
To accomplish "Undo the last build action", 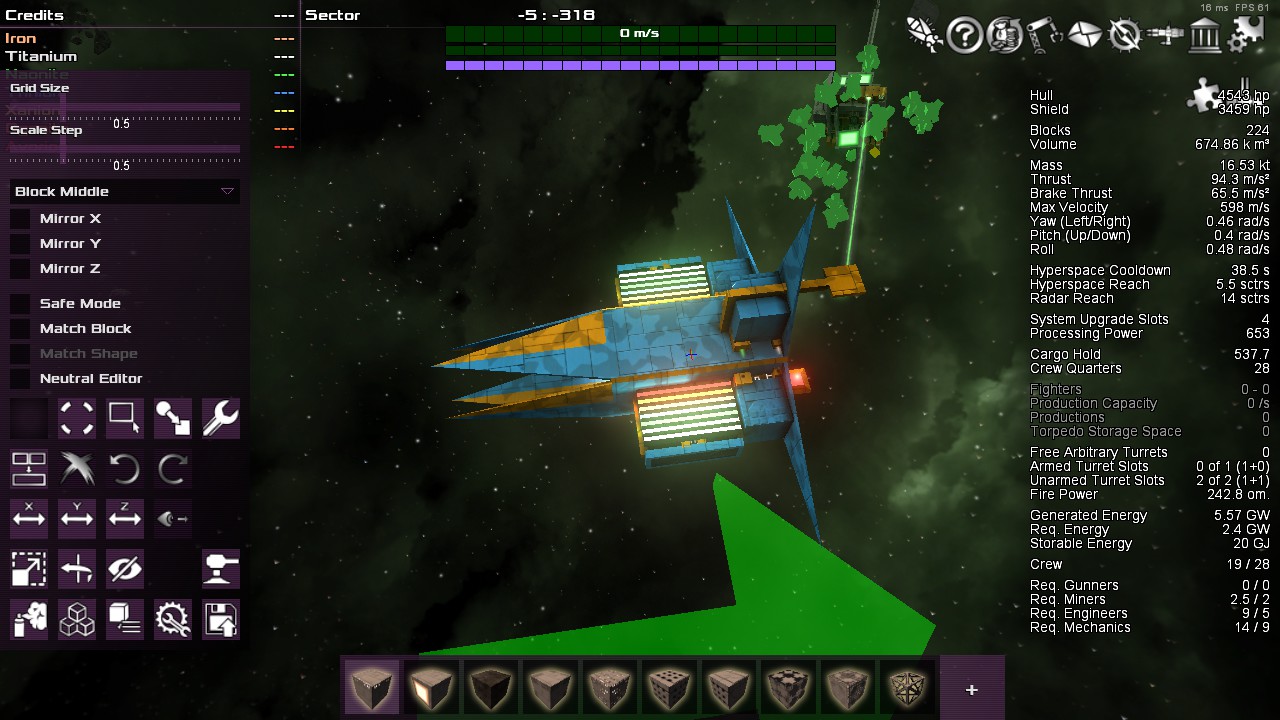I will (x=124, y=468).
